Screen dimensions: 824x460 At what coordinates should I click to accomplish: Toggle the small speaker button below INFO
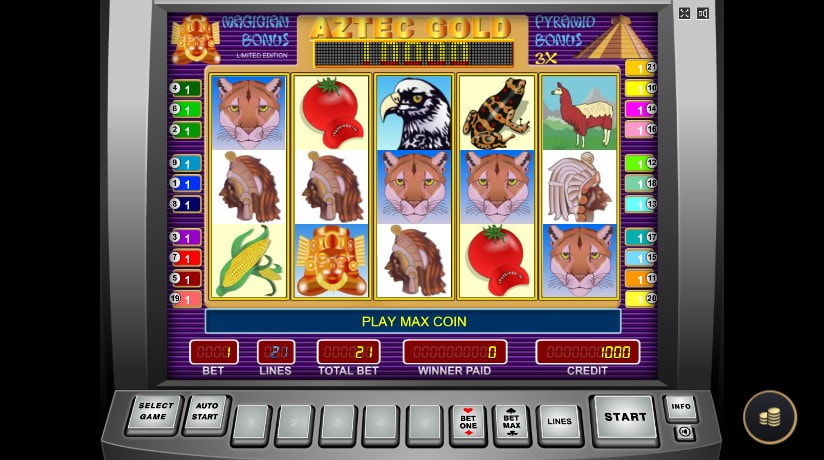click(x=684, y=432)
